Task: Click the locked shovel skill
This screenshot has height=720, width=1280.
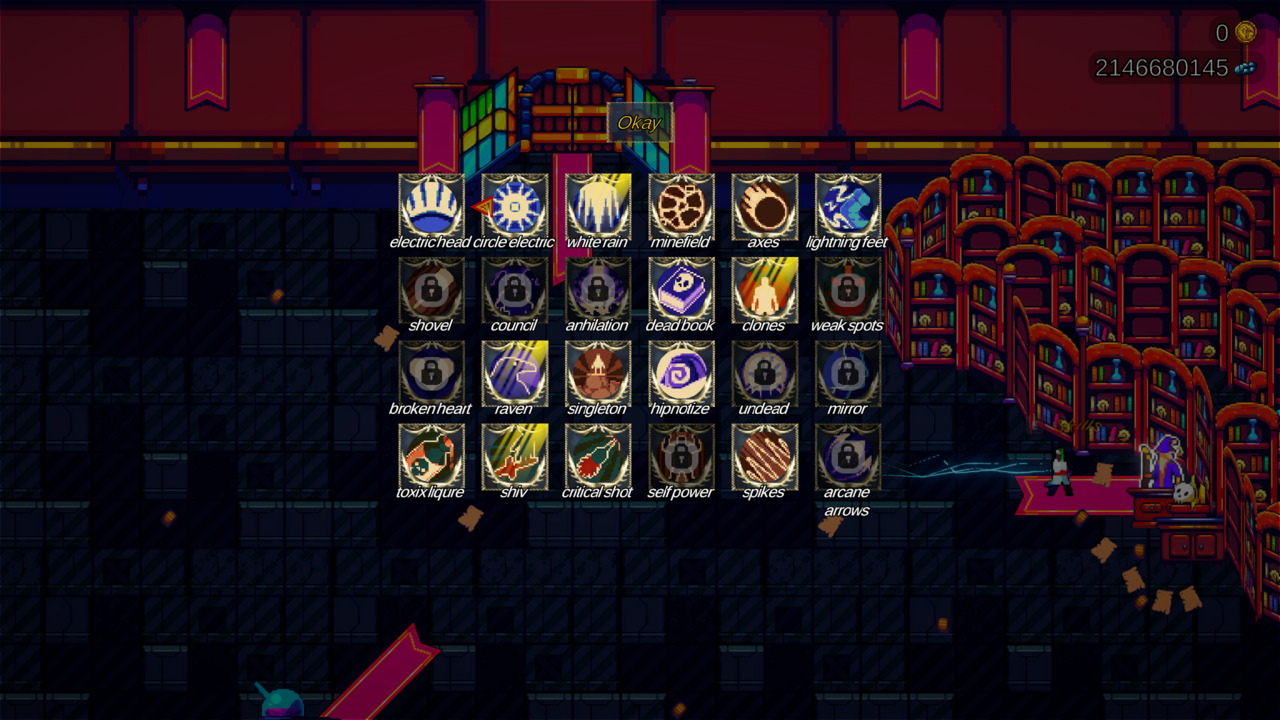Action: (430, 290)
